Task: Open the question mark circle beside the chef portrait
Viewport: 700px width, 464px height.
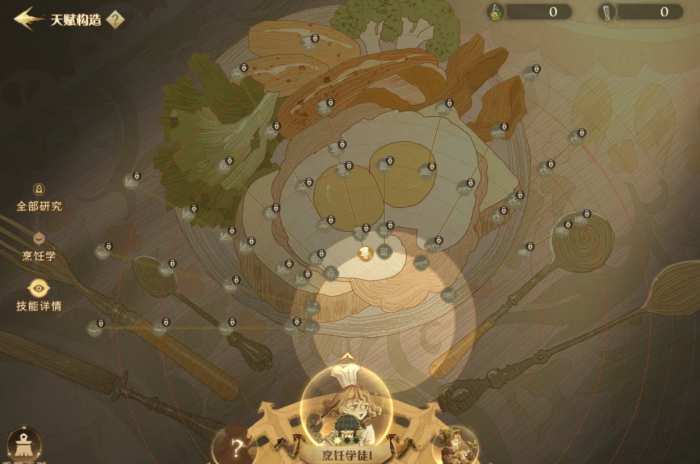Action: [x=238, y=448]
